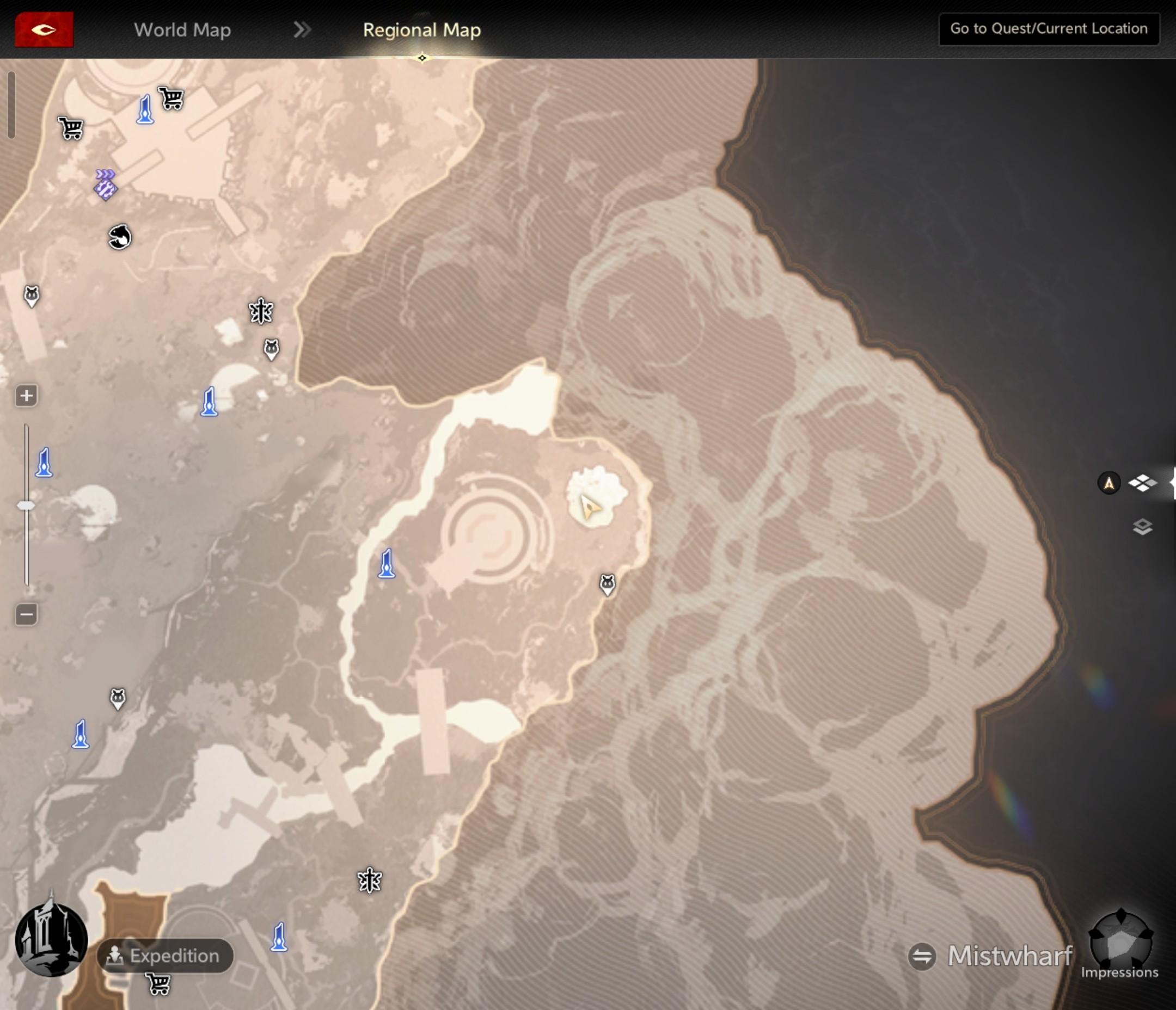Toggle the map layers icon
The image size is (1176, 1010).
[x=1142, y=527]
